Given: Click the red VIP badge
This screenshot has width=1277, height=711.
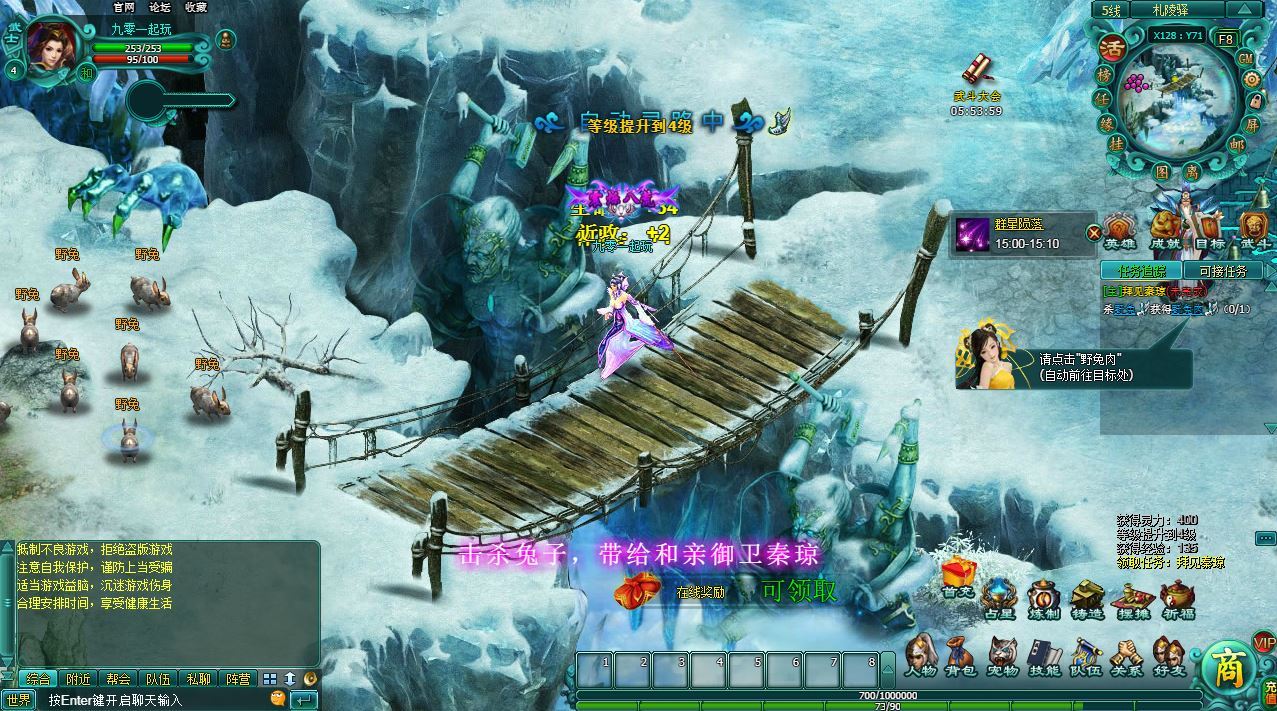Looking at the screenshot, I should pyautogui.click(x=1264, y=642).
